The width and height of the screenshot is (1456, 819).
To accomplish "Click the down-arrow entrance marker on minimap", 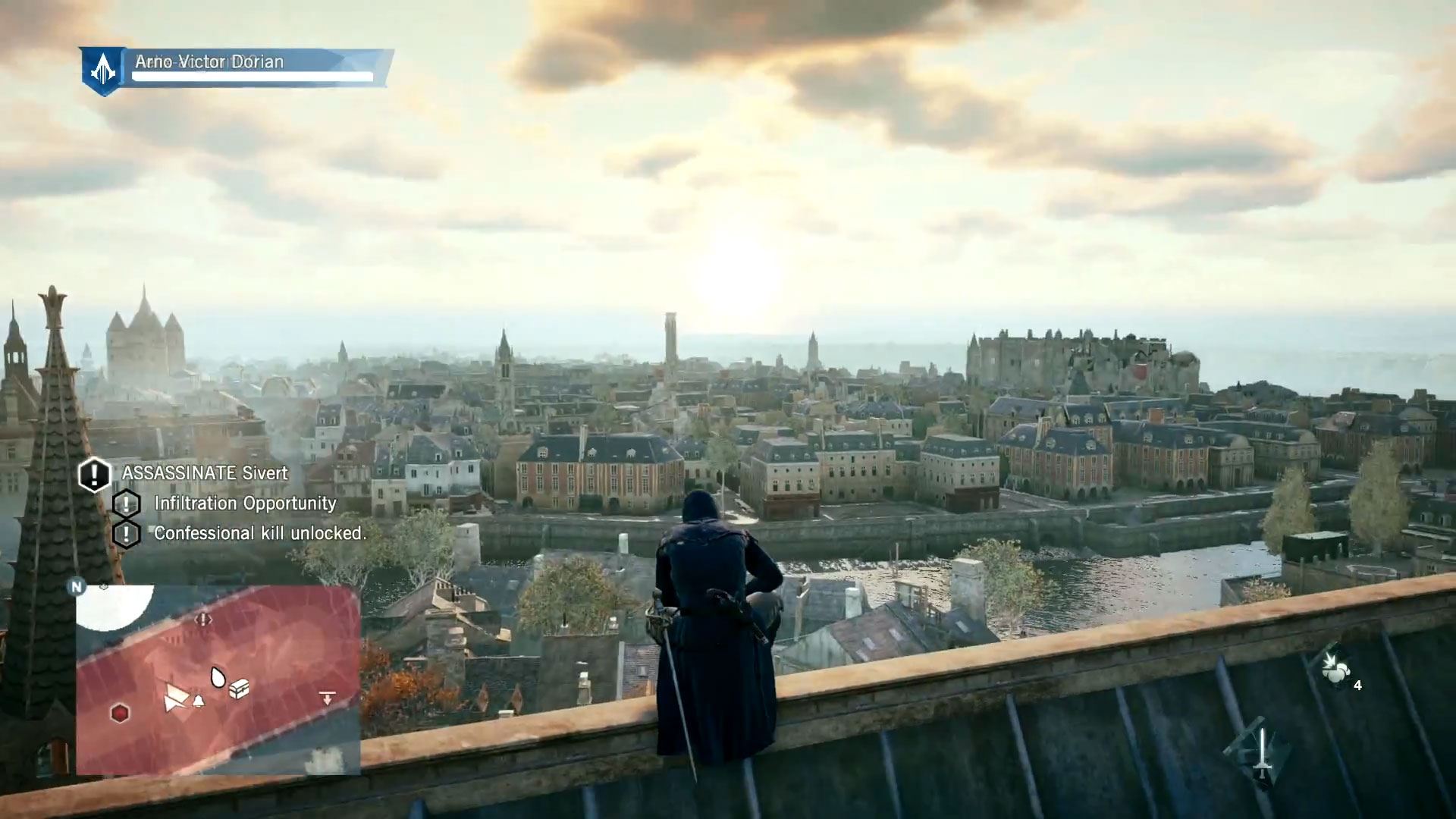I will pos(328,698).
